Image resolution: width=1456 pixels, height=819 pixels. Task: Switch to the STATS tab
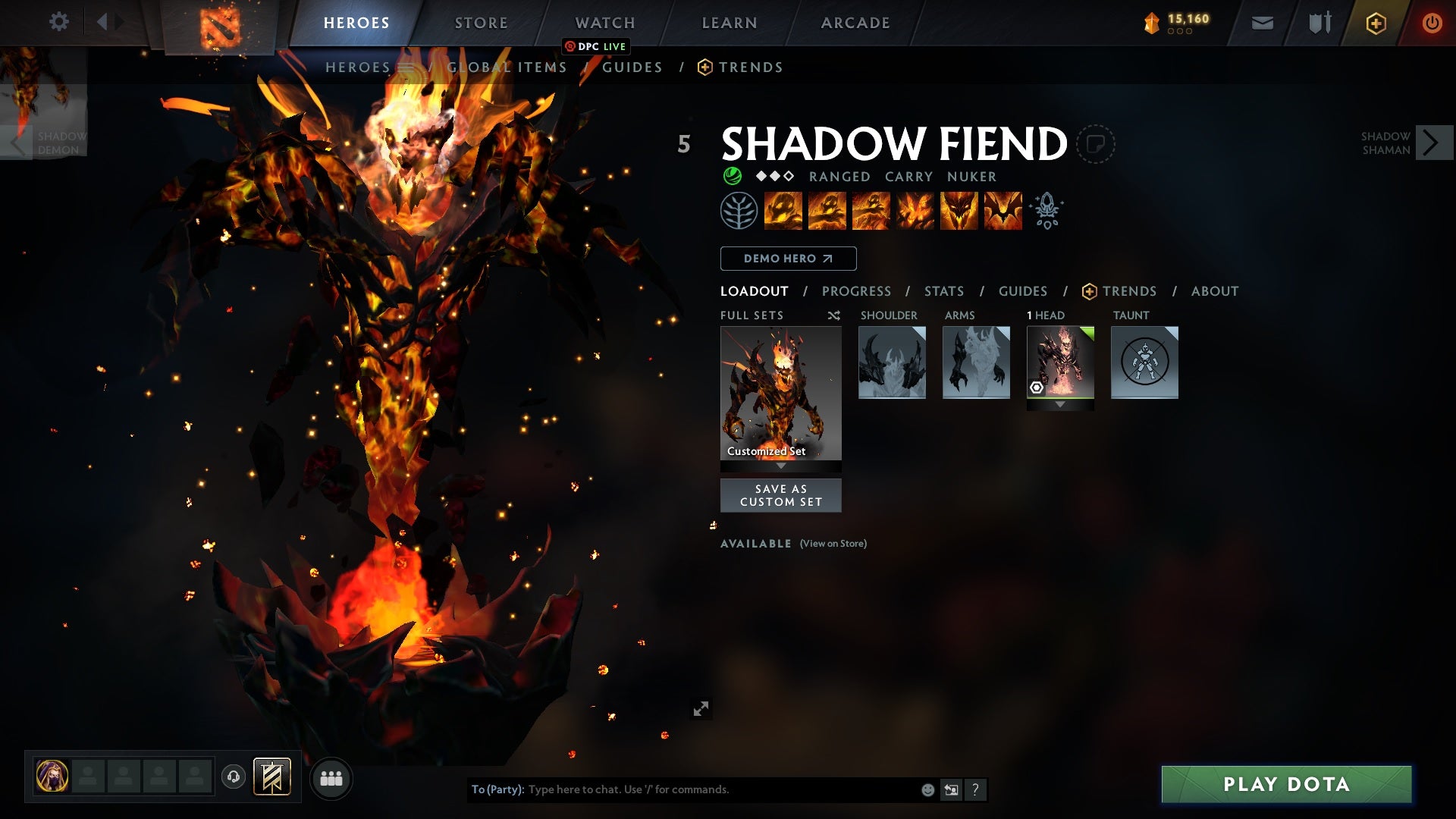click(943, 290)
